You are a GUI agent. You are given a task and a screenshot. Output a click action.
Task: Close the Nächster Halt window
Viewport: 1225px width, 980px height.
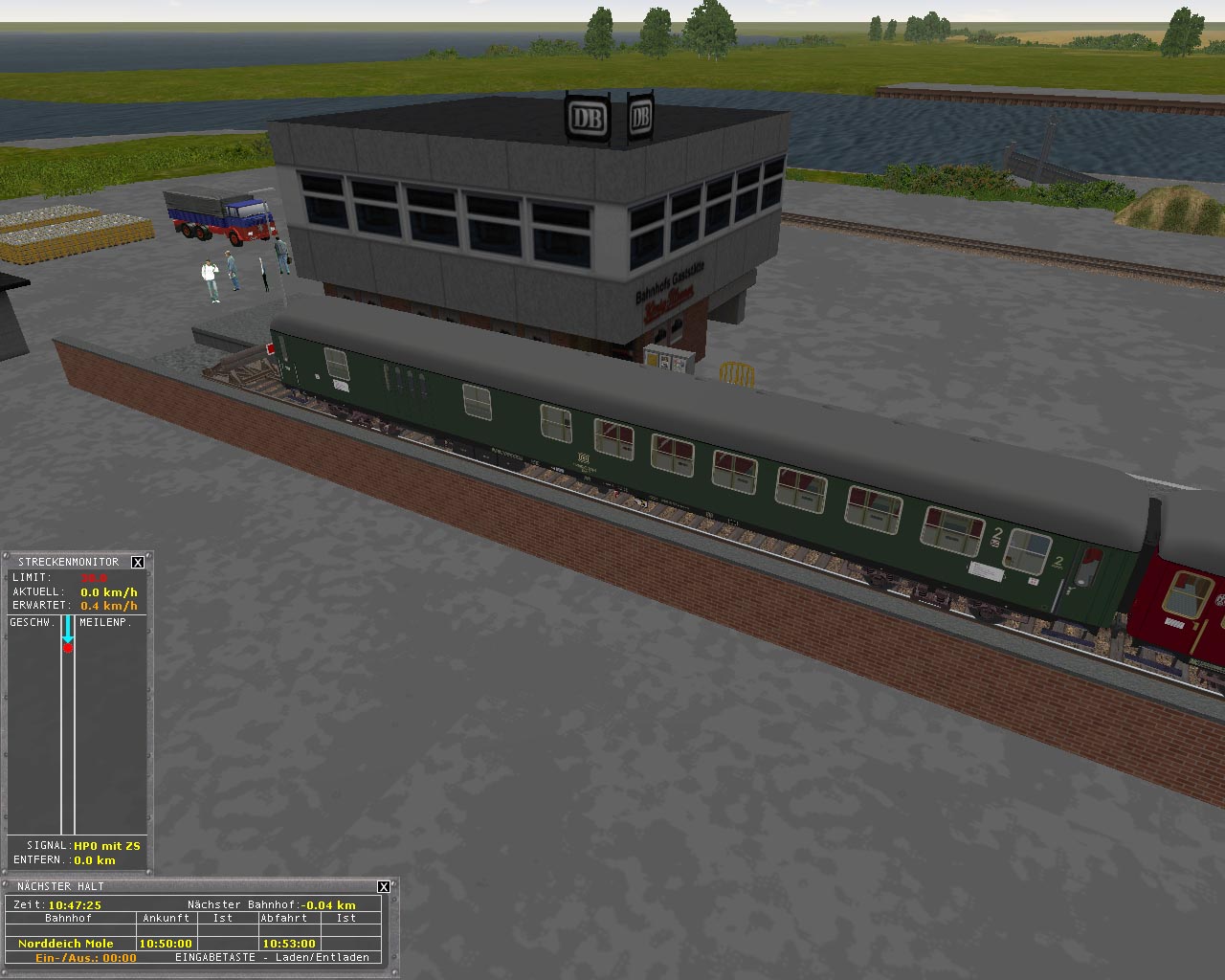tap(384, 887)
